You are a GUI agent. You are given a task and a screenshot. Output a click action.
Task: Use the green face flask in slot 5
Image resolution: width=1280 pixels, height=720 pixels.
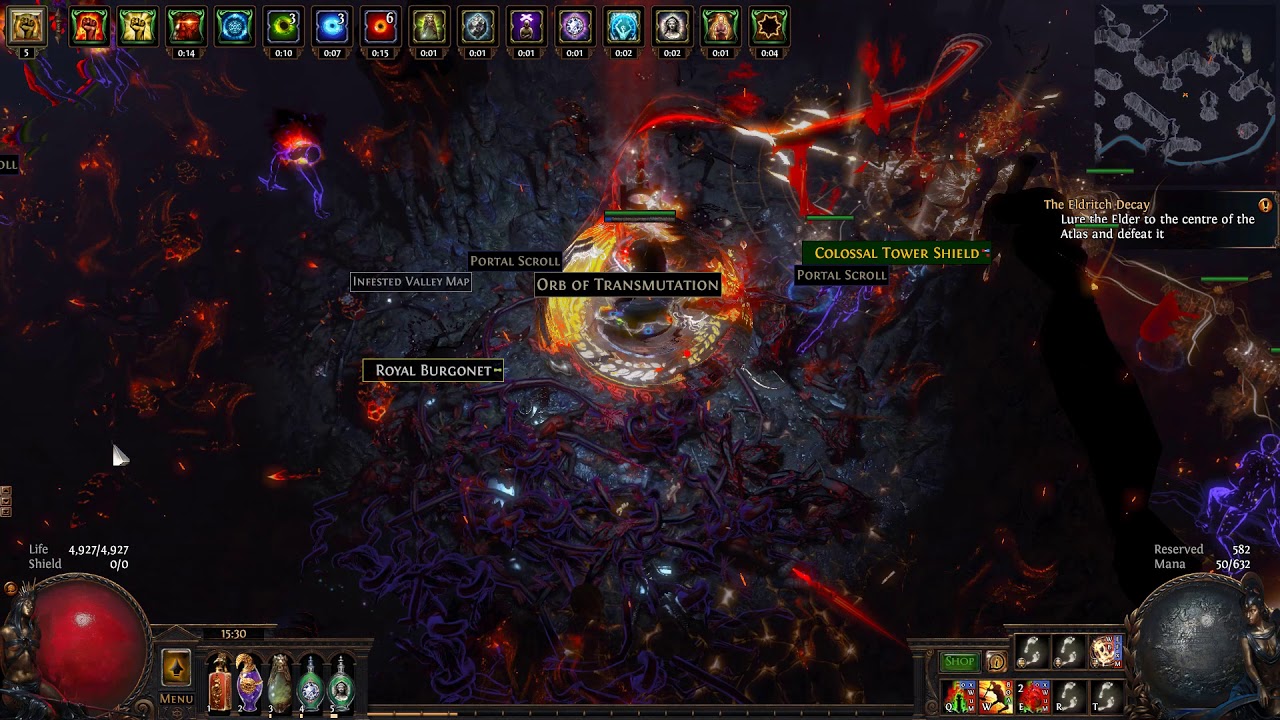point(342,684)
